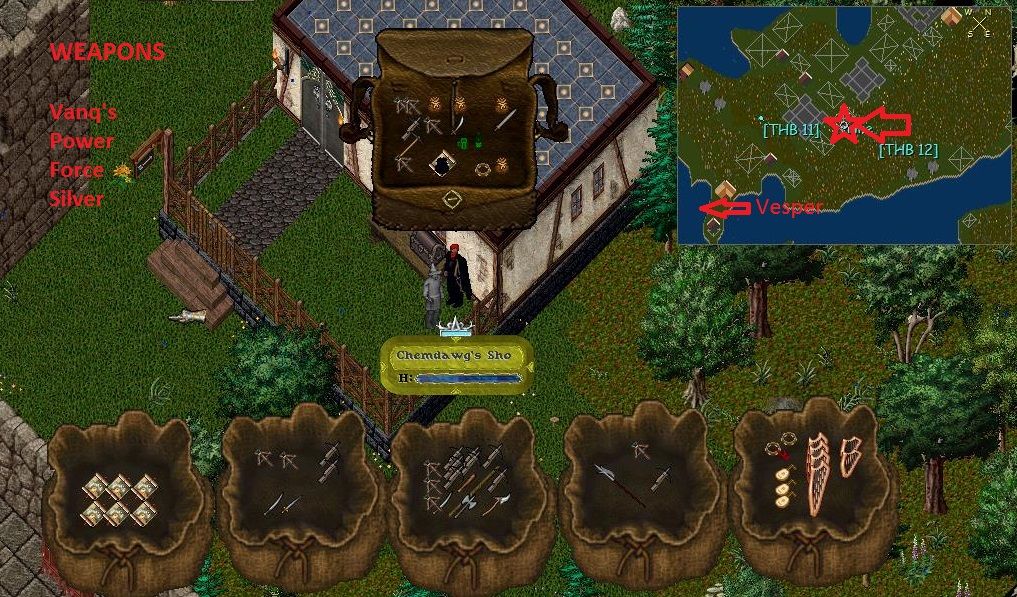
Task: Select the THB 12 map marker
Action: 907,150
